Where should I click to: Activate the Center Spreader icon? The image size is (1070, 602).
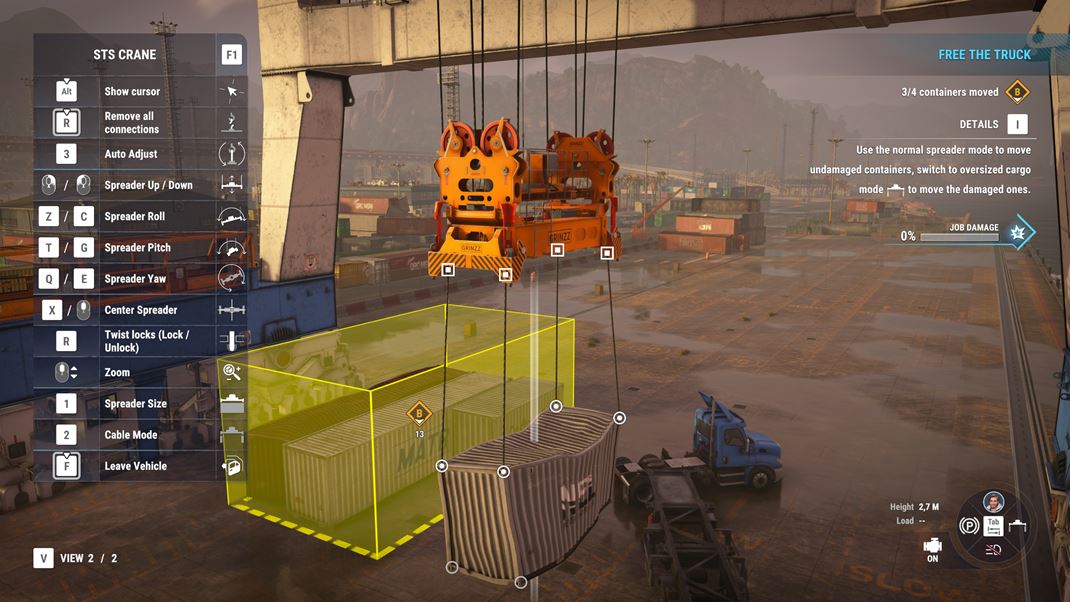tap(232, 310)
